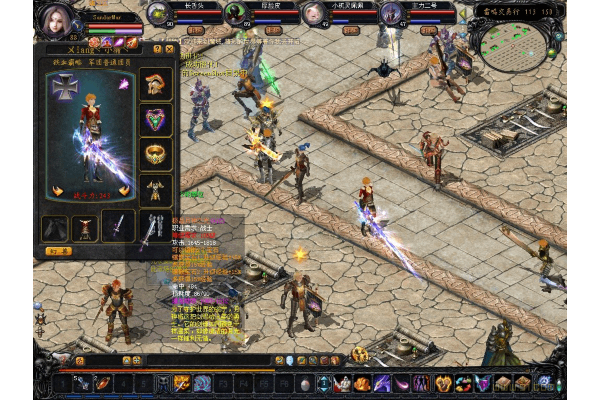
Task: Select the gold ring slot
Action: 155,153
